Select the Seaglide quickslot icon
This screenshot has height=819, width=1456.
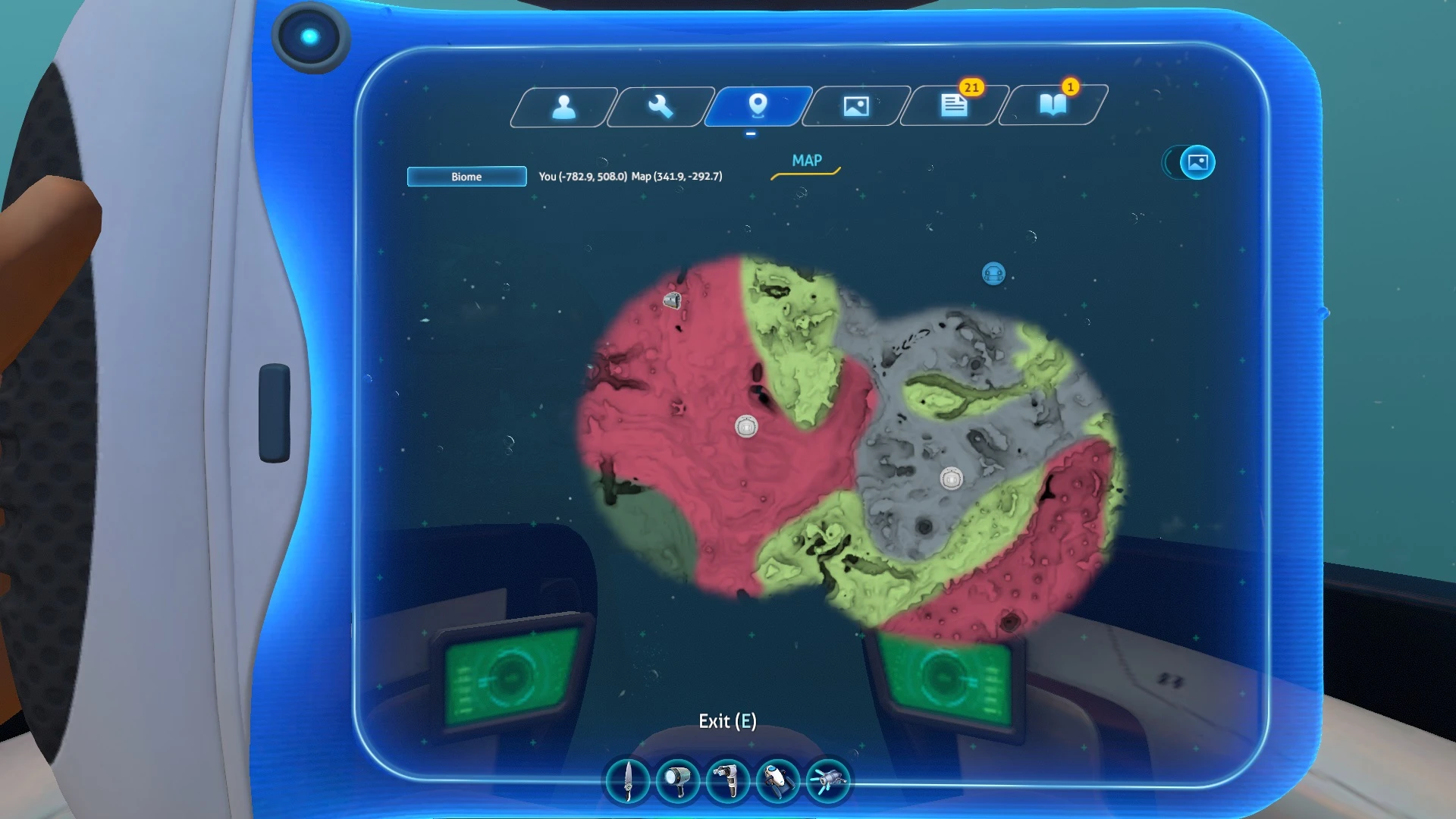click(777, 781)
